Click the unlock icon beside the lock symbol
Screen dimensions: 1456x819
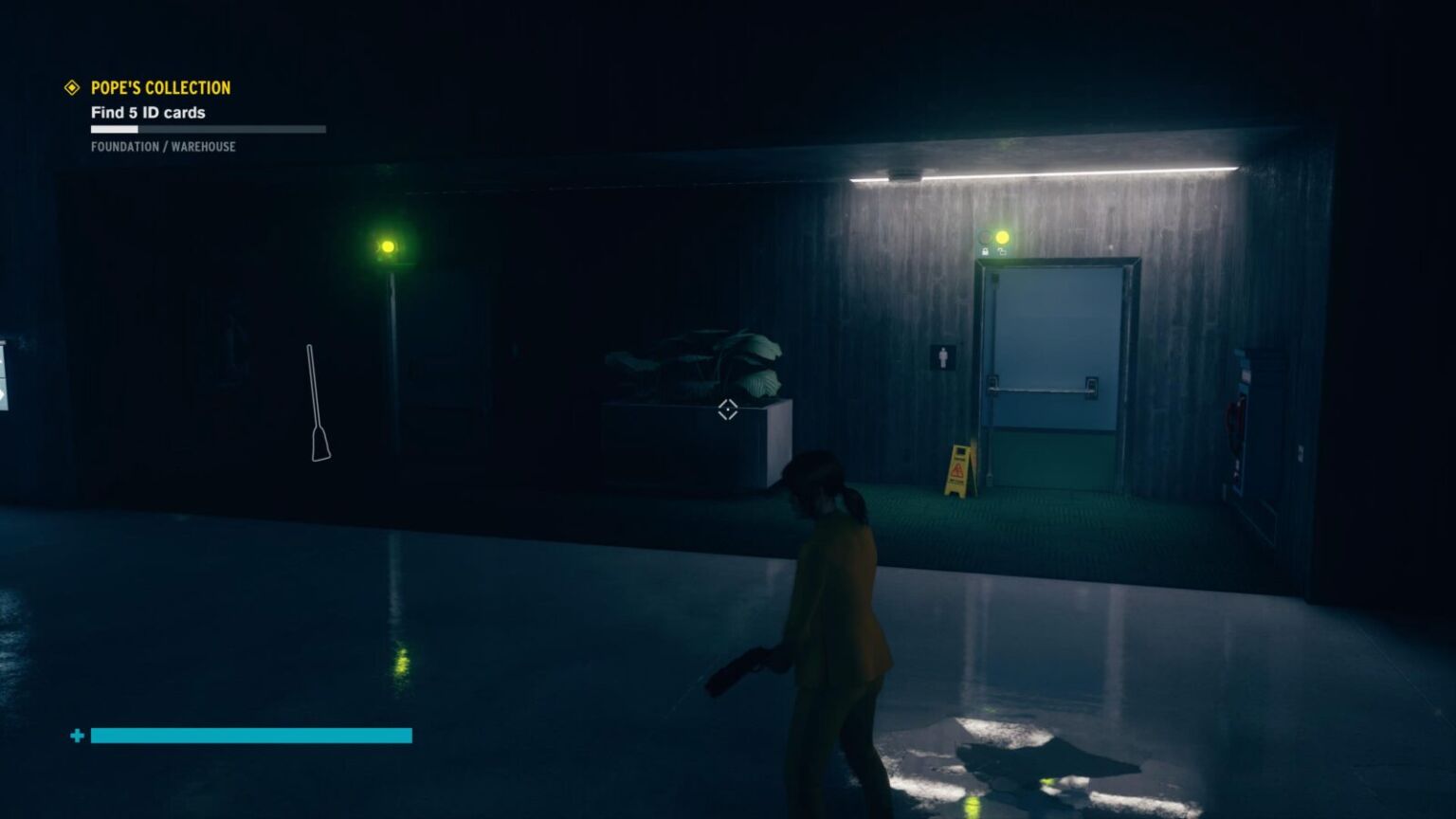coord(1002,251)
